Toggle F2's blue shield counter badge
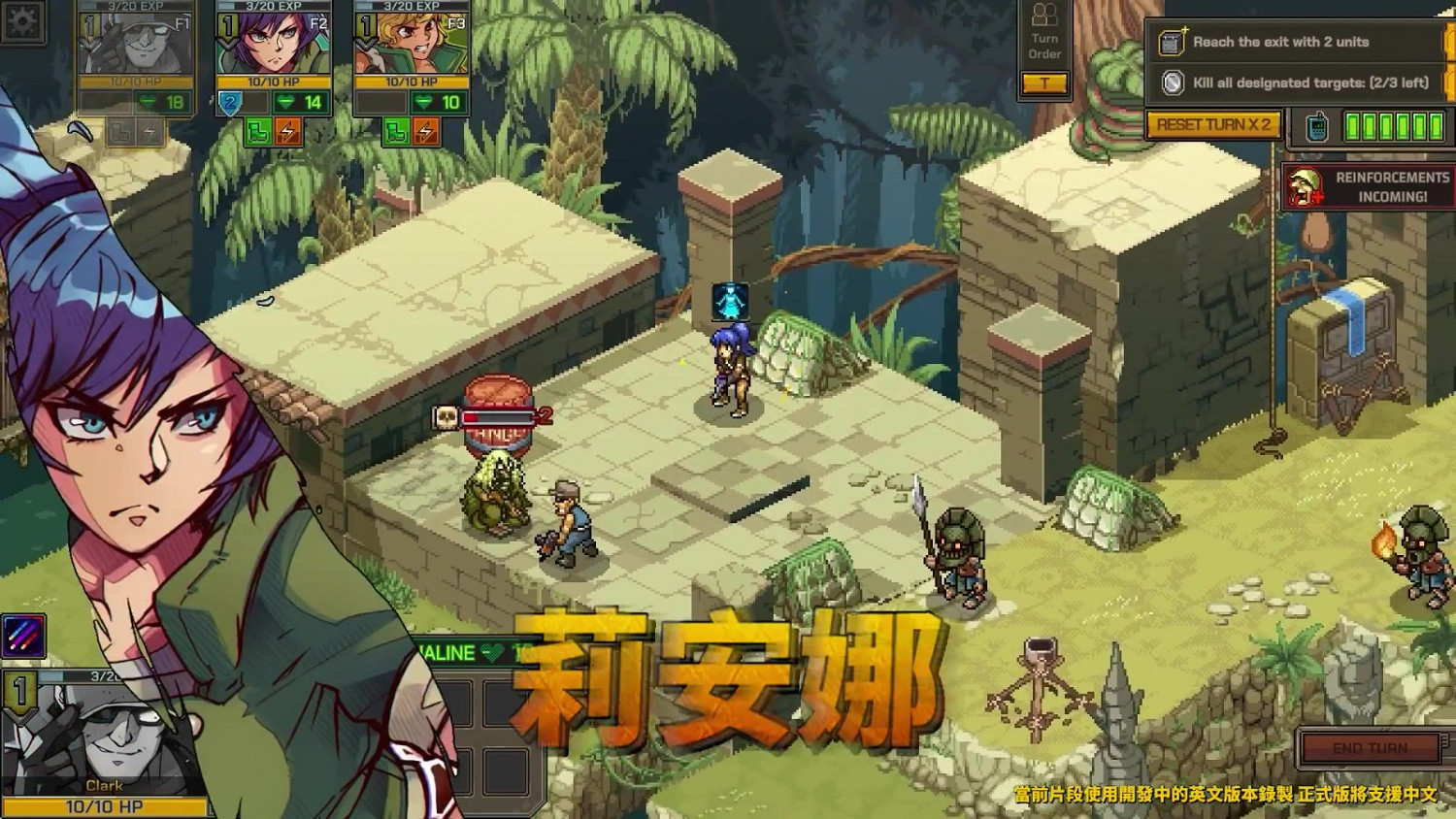 pyautogui.click(x=229, y=102)
